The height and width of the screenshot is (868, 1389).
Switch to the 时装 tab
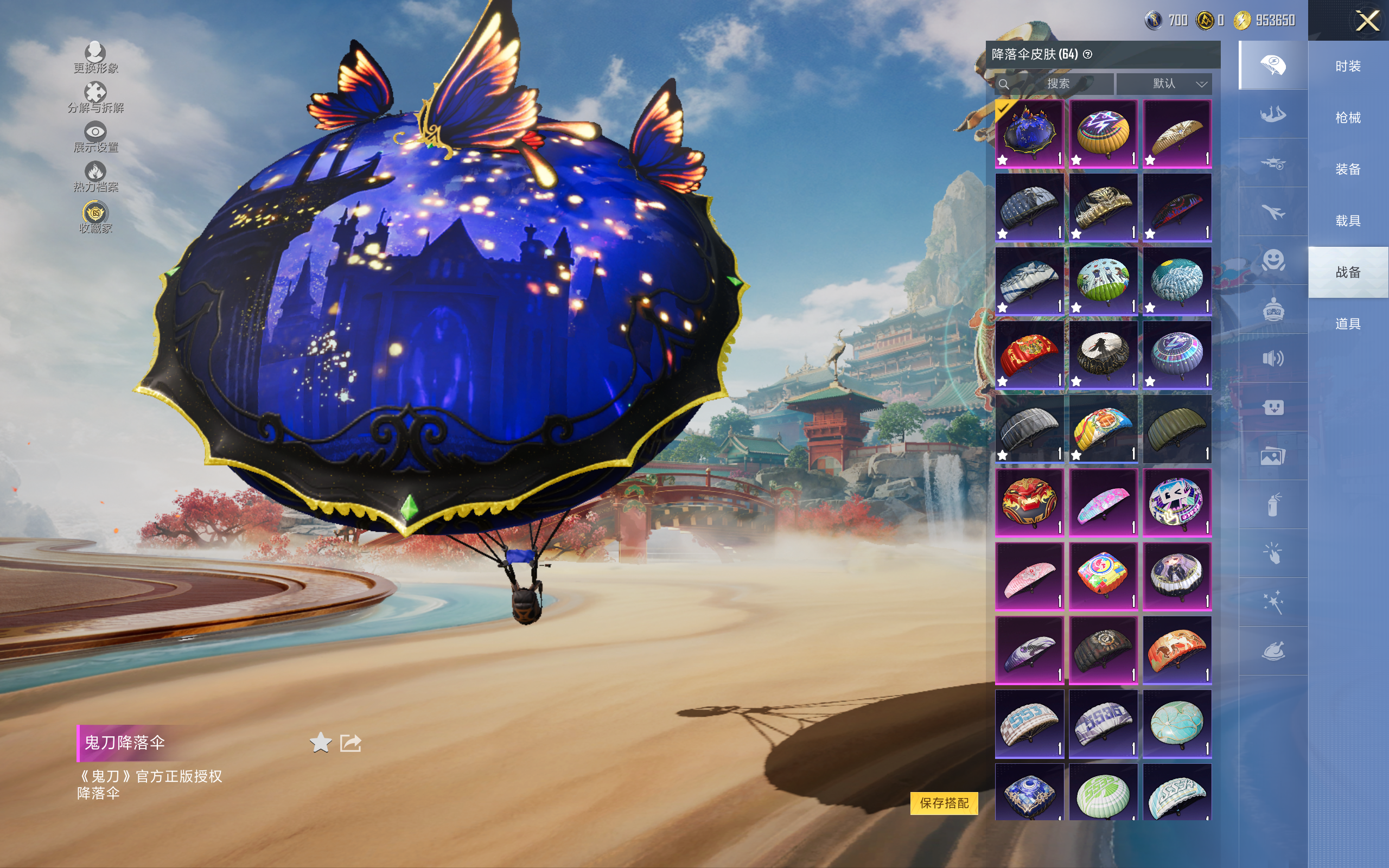coord(1348,67)
